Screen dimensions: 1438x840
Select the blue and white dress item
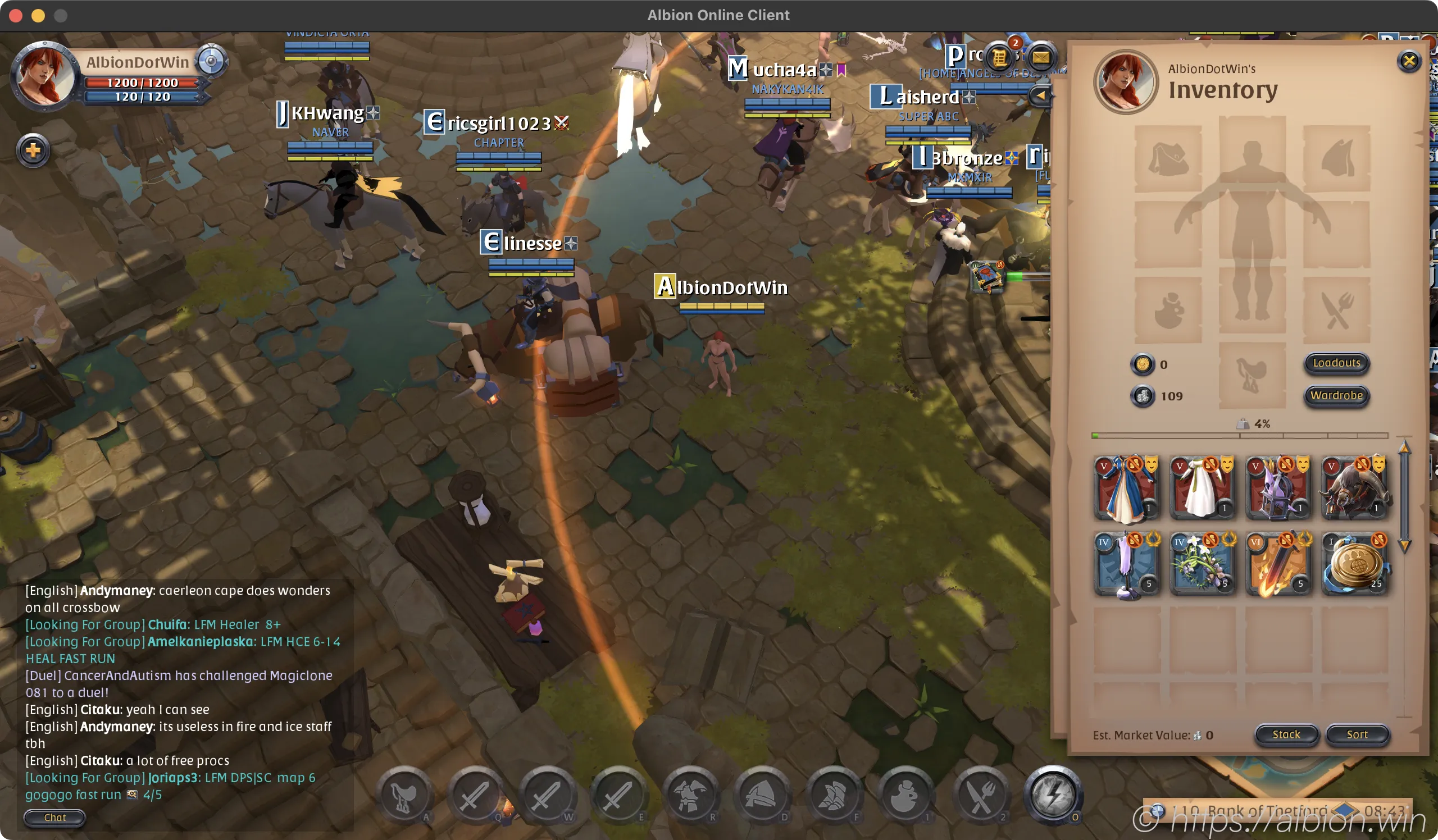click(x=1126, y=488)
